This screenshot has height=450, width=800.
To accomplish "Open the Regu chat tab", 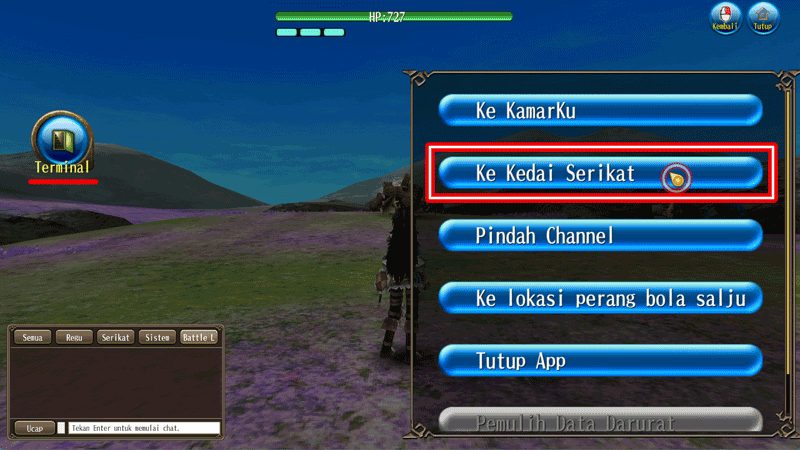I will coord(74,338).
